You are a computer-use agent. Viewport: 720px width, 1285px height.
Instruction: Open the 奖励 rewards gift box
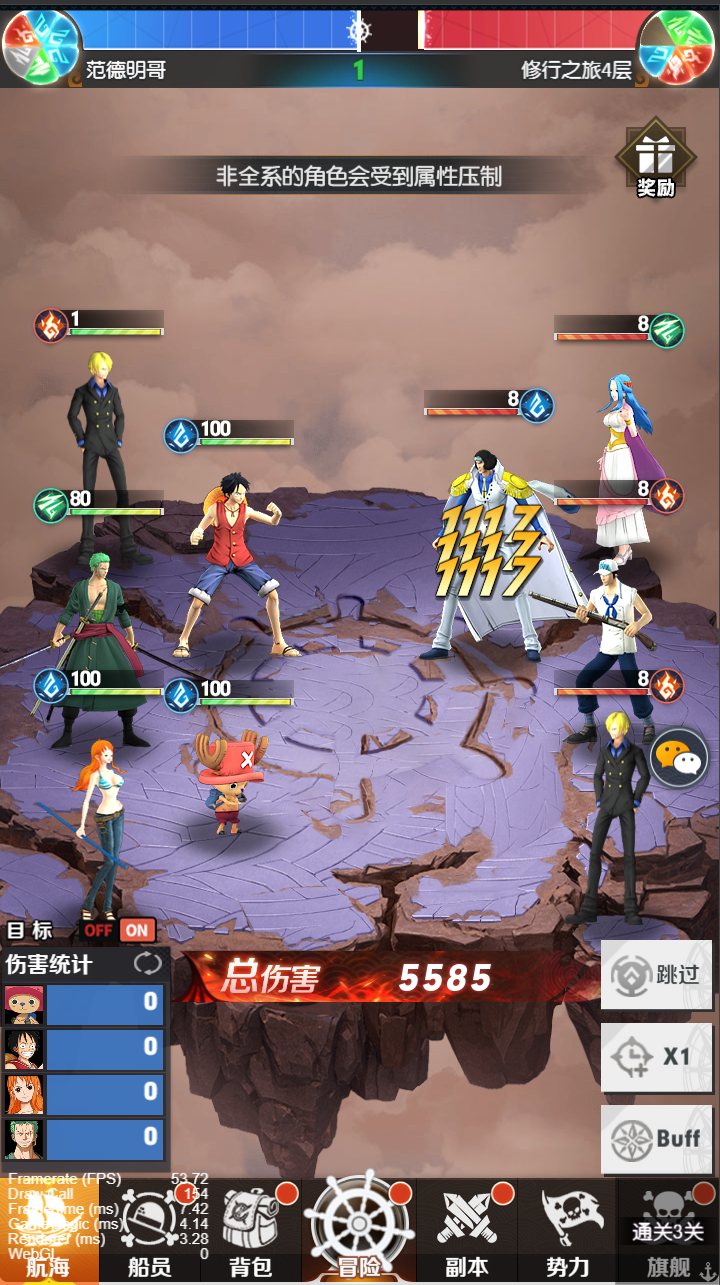656,161
